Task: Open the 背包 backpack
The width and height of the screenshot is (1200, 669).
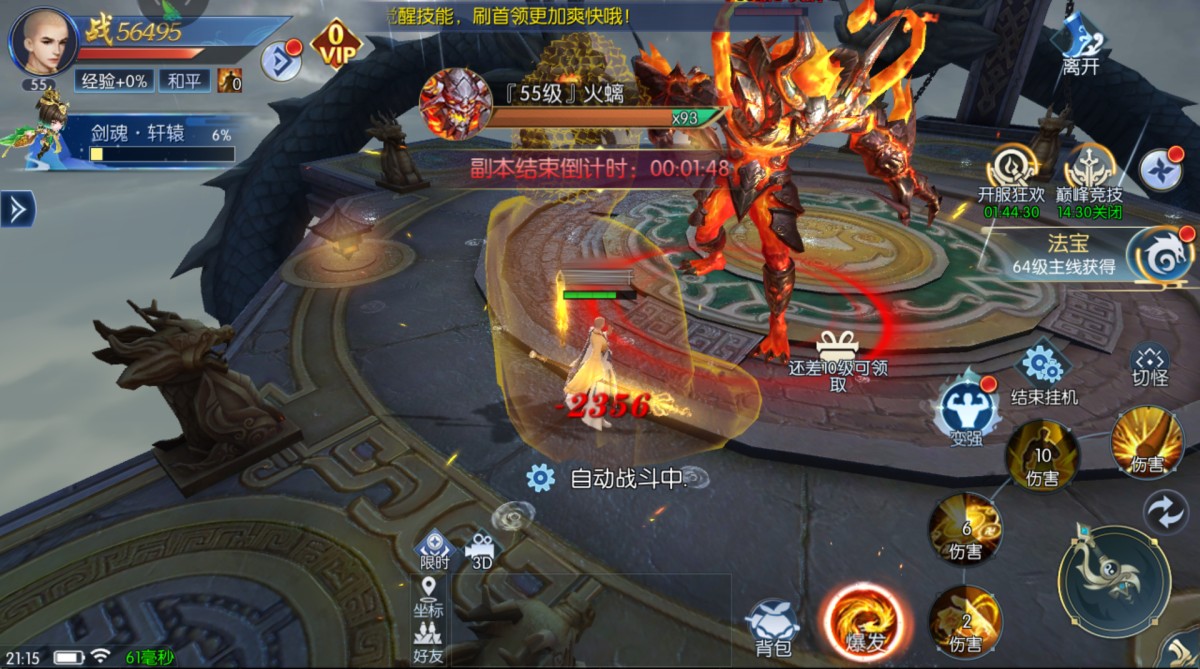Action: [771, 624]
